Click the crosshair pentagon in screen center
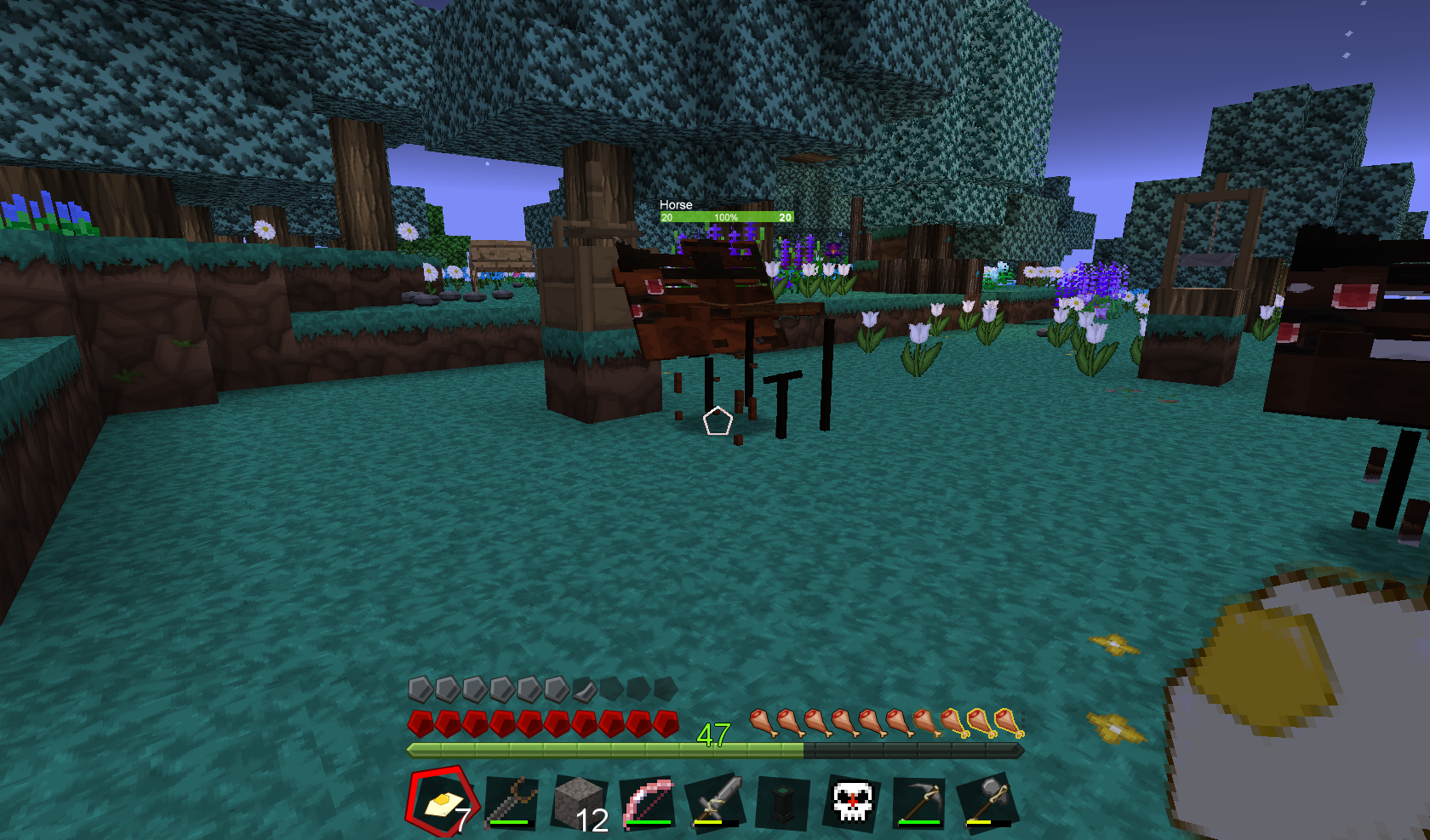1430x840 pixels. (x=718, y=421)
